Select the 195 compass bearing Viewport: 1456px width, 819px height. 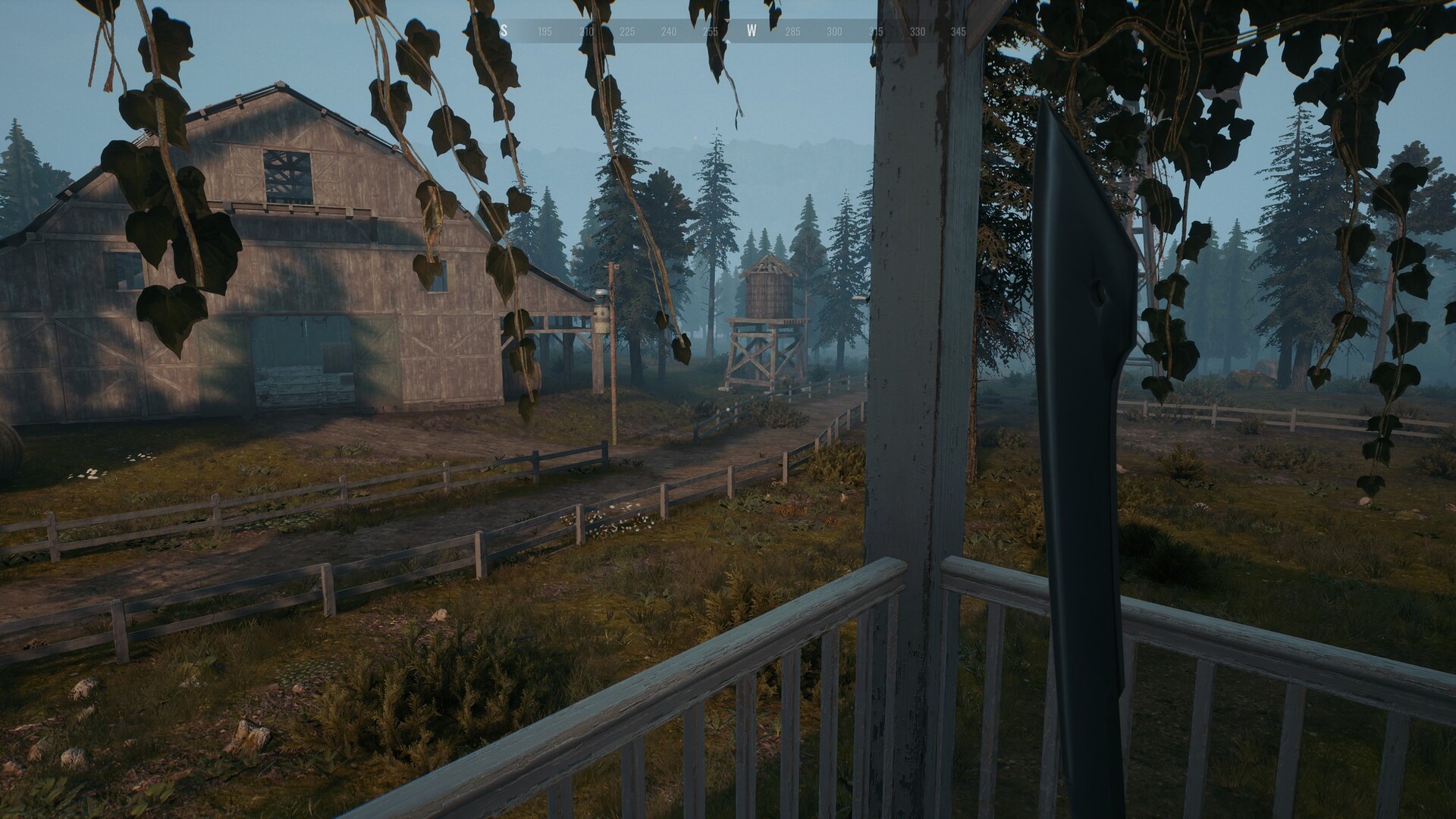coord(545,30)
